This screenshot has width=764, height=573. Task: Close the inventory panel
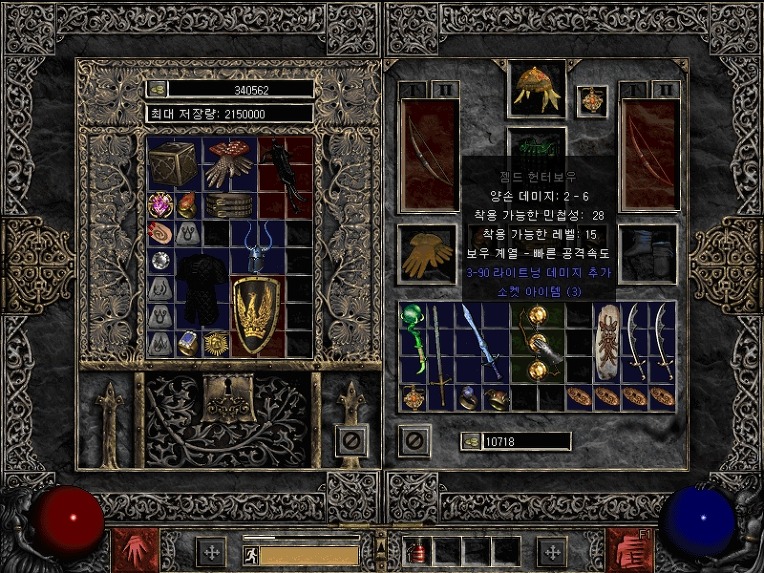pos(414,439)
